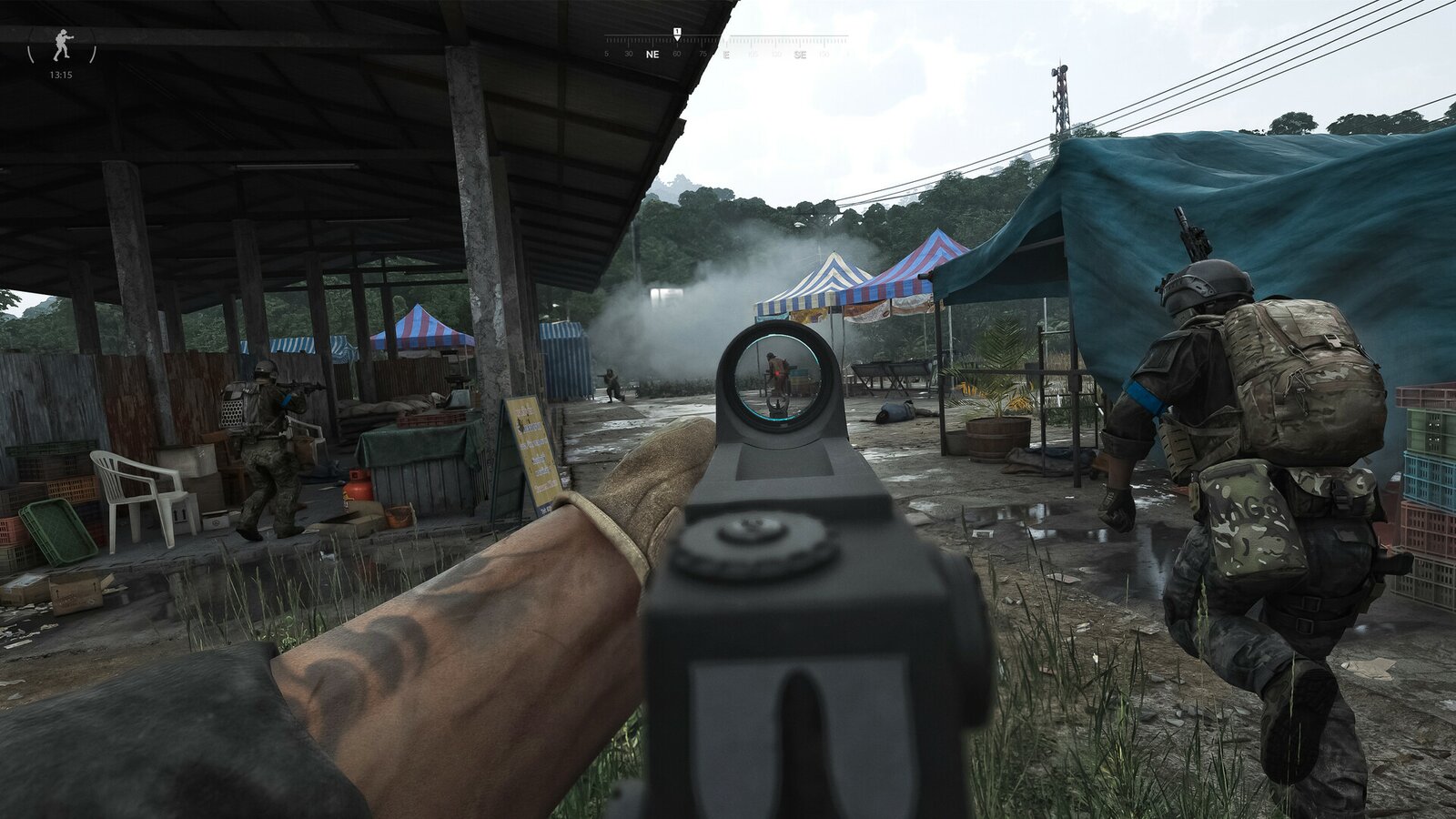Click the SE heading on the compass
This screenshot has height=819, width=1456.
coord(802,55)
